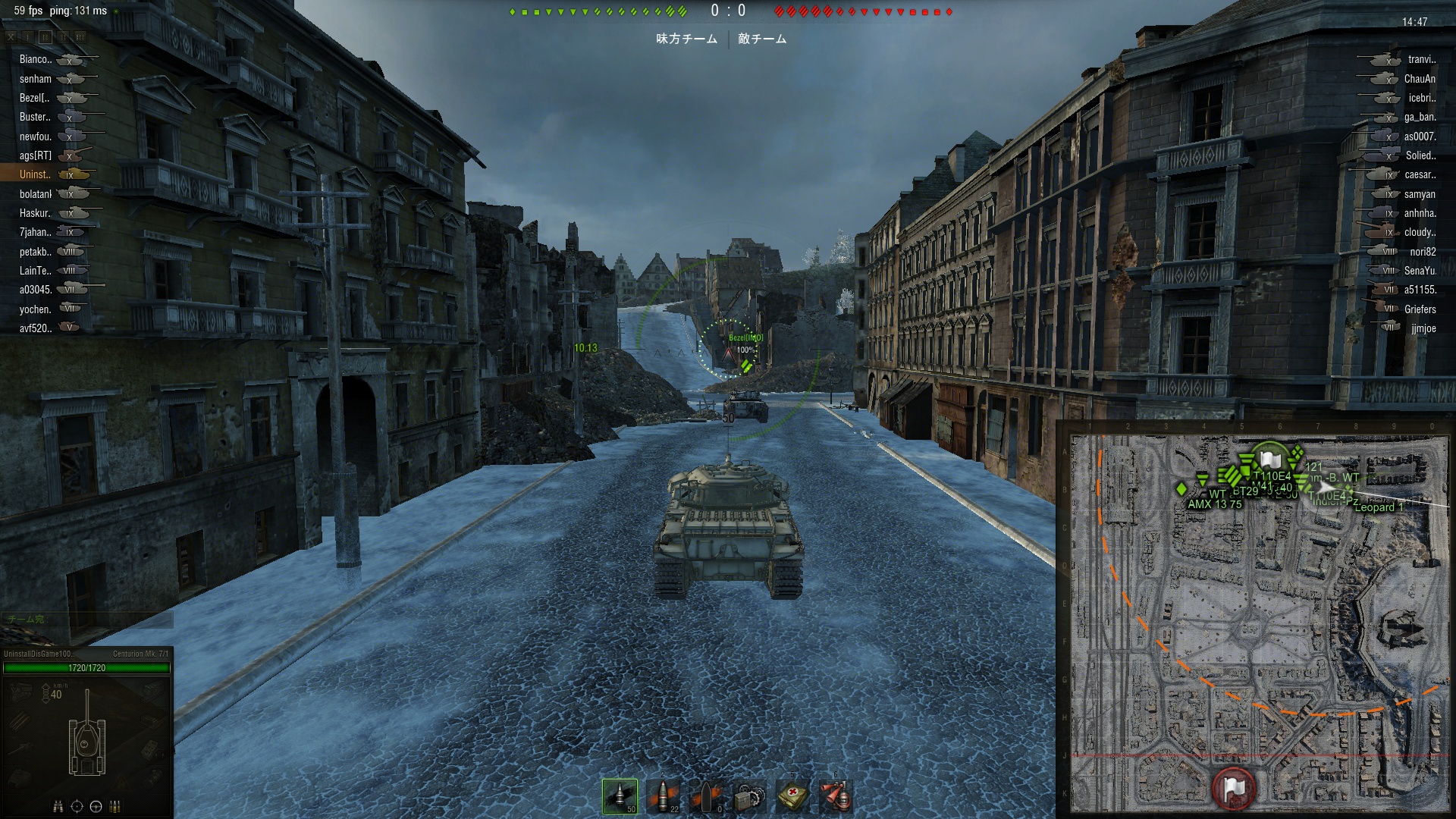Switch to the shell slot with 22 rounds
Viewport: 1456px width, 819px height.
click(x=664, y=796)
